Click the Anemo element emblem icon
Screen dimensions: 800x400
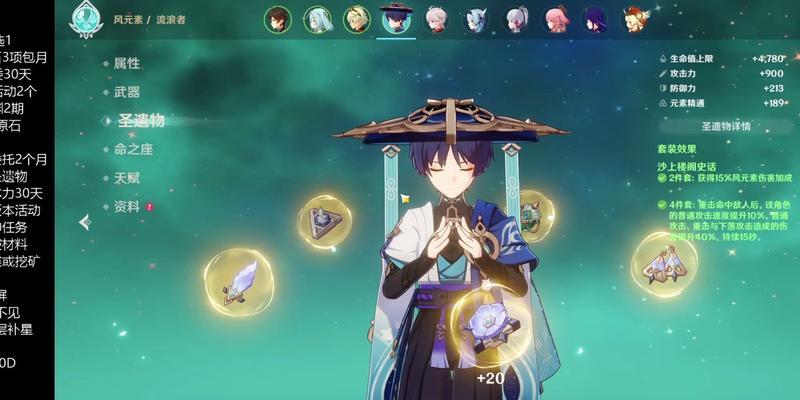[x=84, y=18]
